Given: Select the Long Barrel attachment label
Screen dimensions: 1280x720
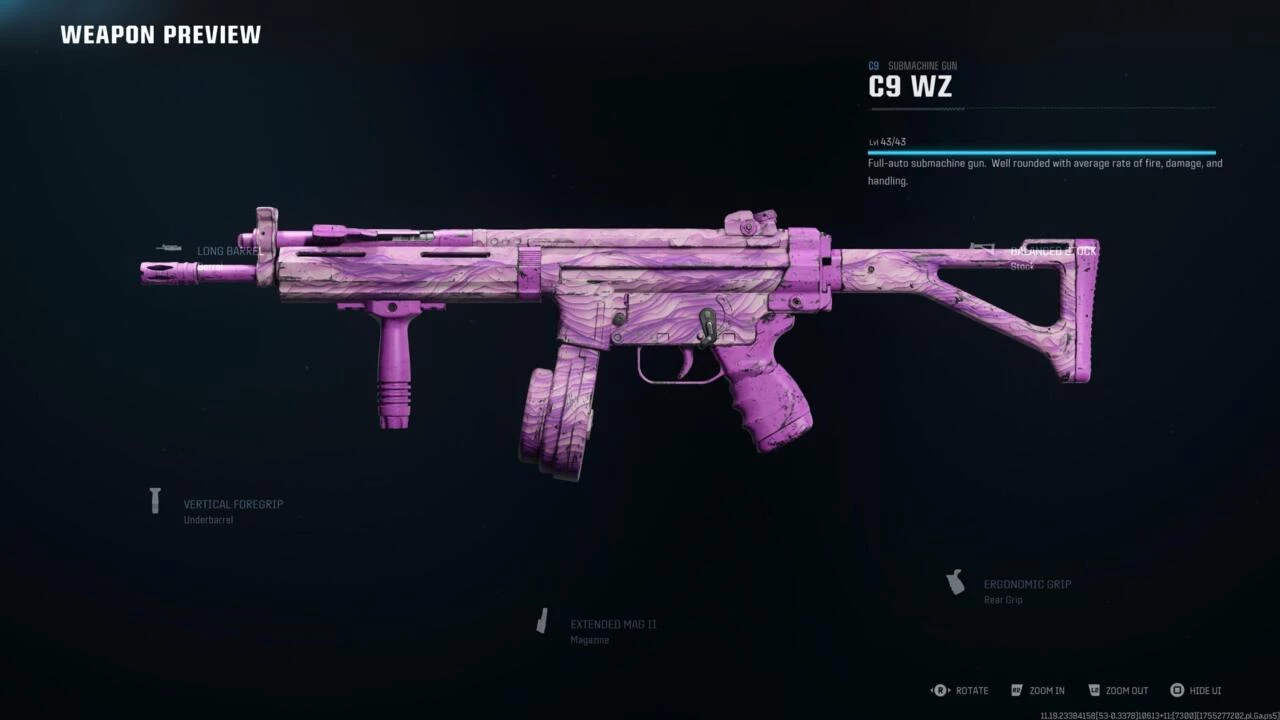Looking at the screenshot, I should [x=228, y=251].
